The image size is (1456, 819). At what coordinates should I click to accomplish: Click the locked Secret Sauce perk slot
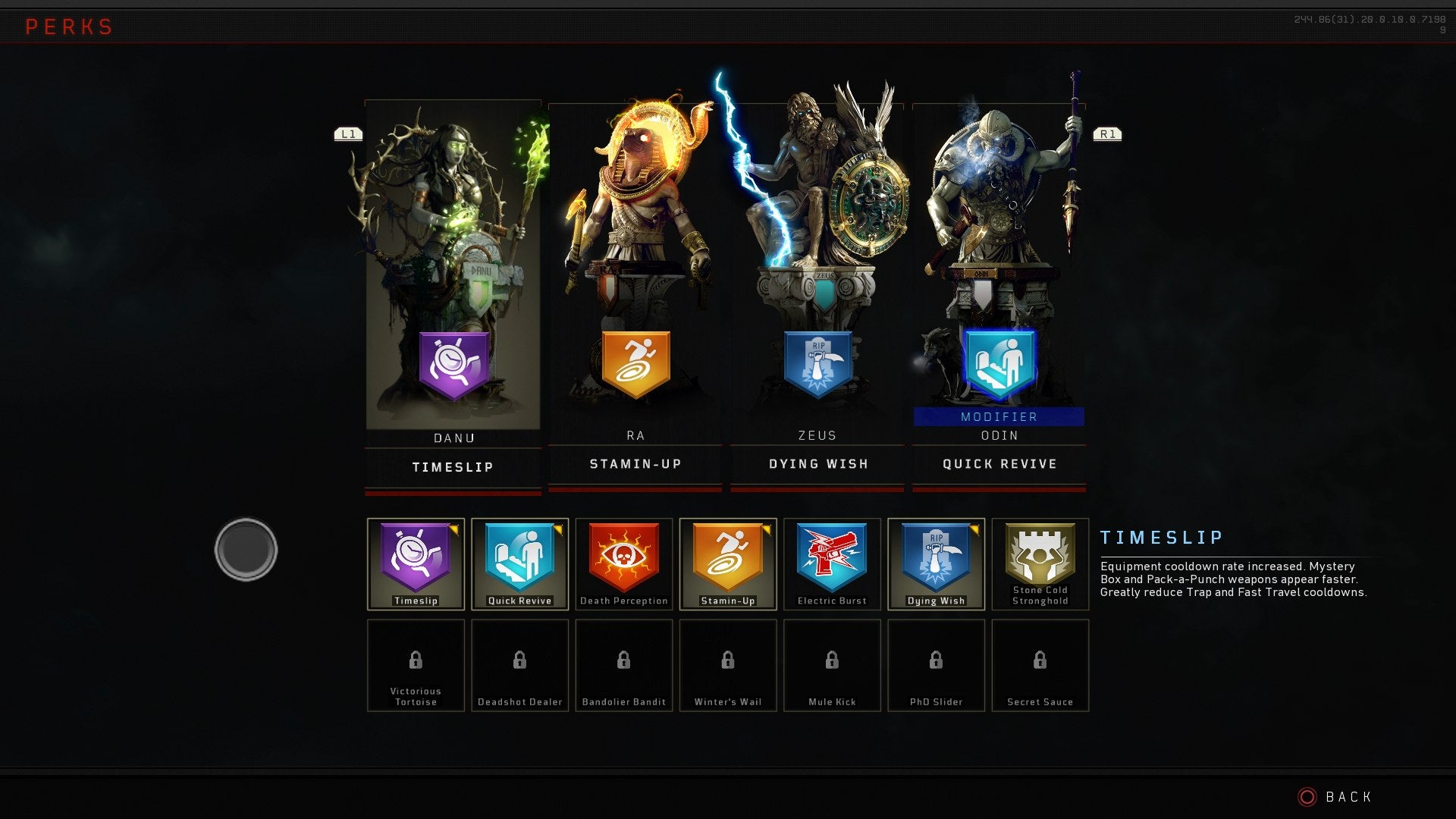coord(1040,664)
